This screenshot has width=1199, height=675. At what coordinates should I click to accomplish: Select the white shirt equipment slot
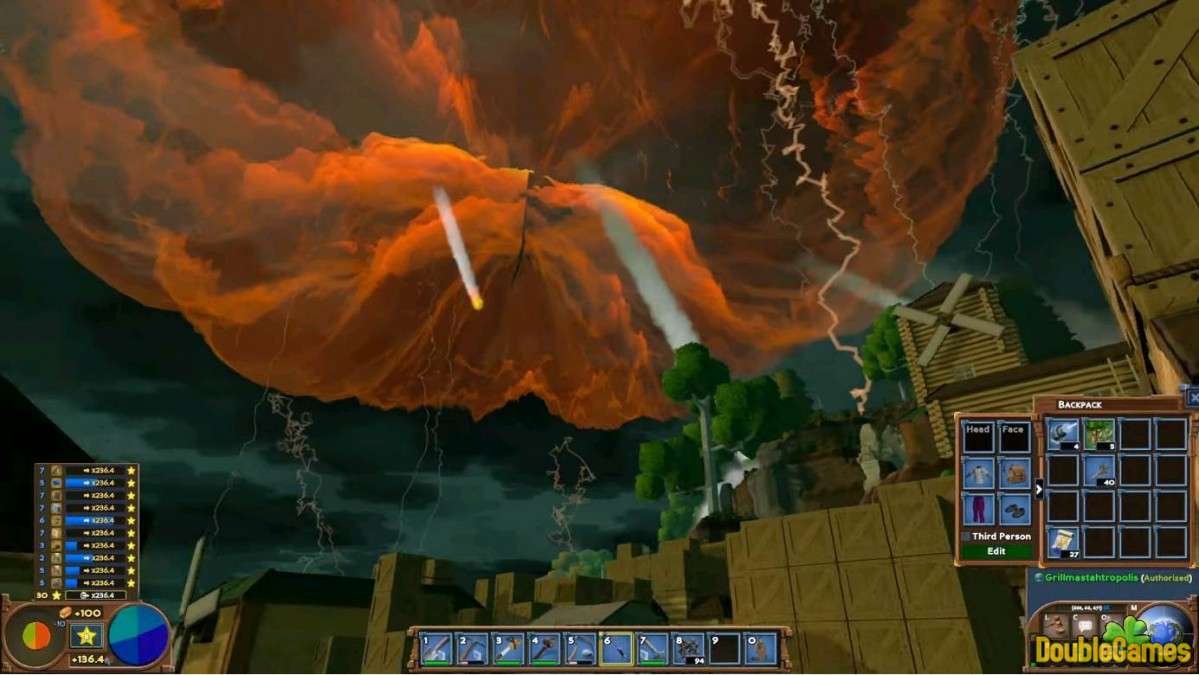(x=978, y=473)
